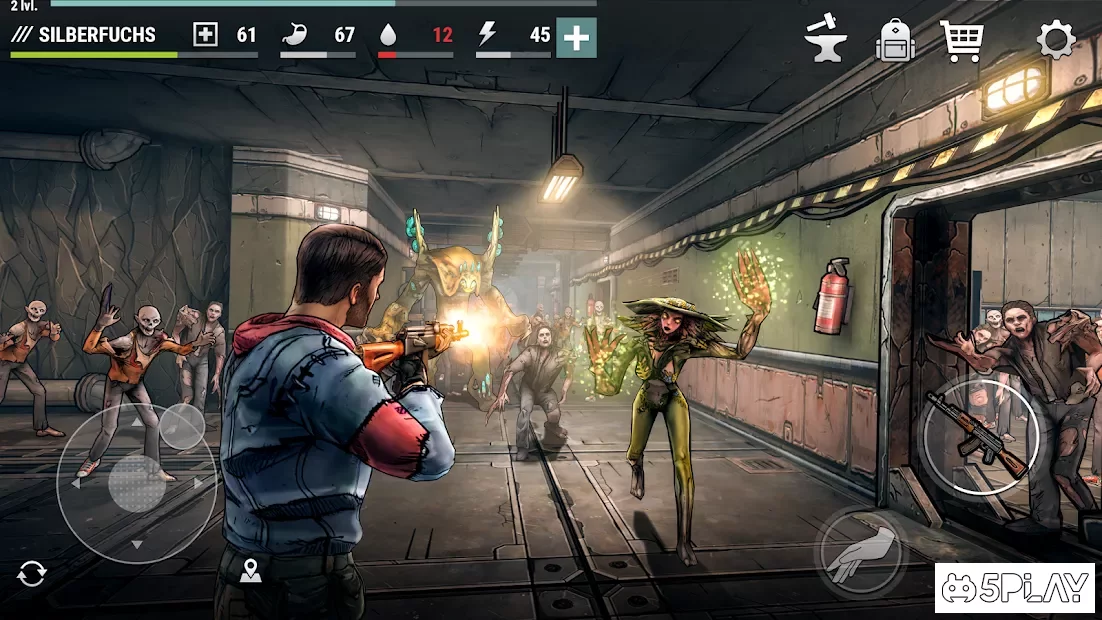Open the backpack inventory
Screen dimensions: 1102x620
pos(896,41)
